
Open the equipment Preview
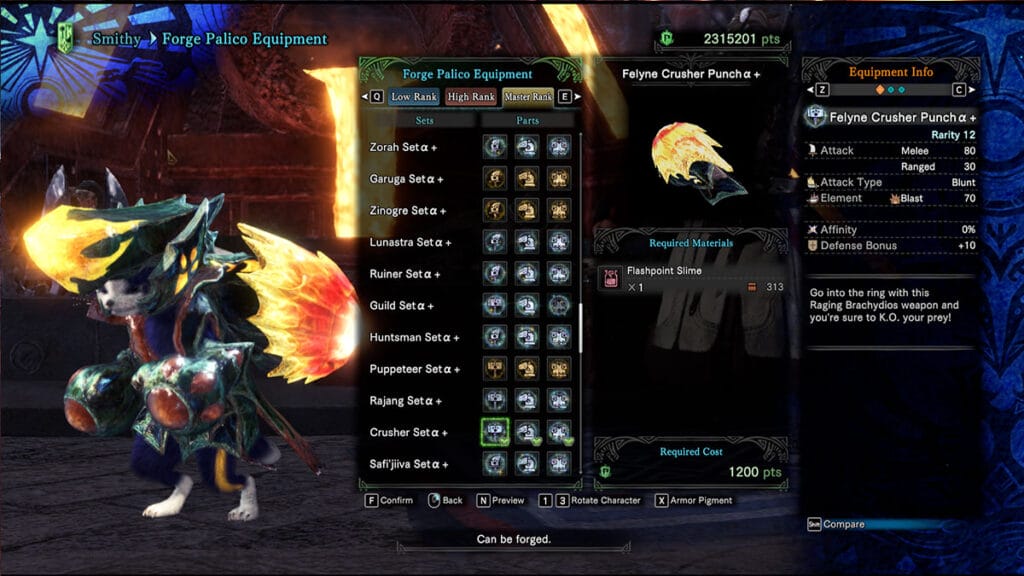pos(501,500)
